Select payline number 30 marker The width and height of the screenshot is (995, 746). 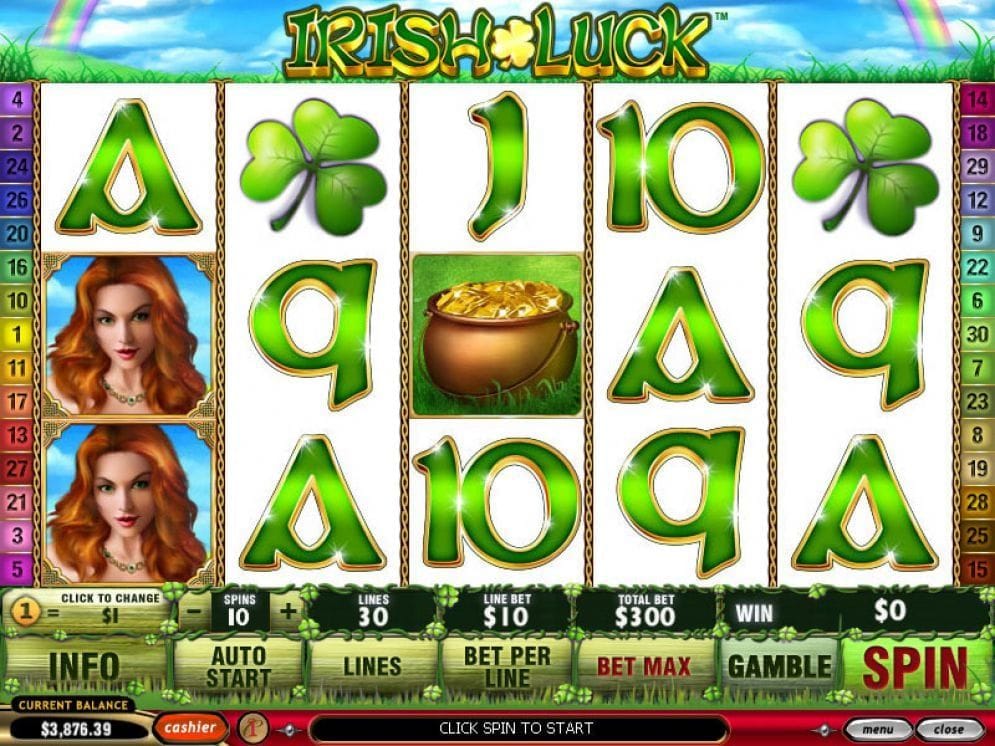(977, 334)
